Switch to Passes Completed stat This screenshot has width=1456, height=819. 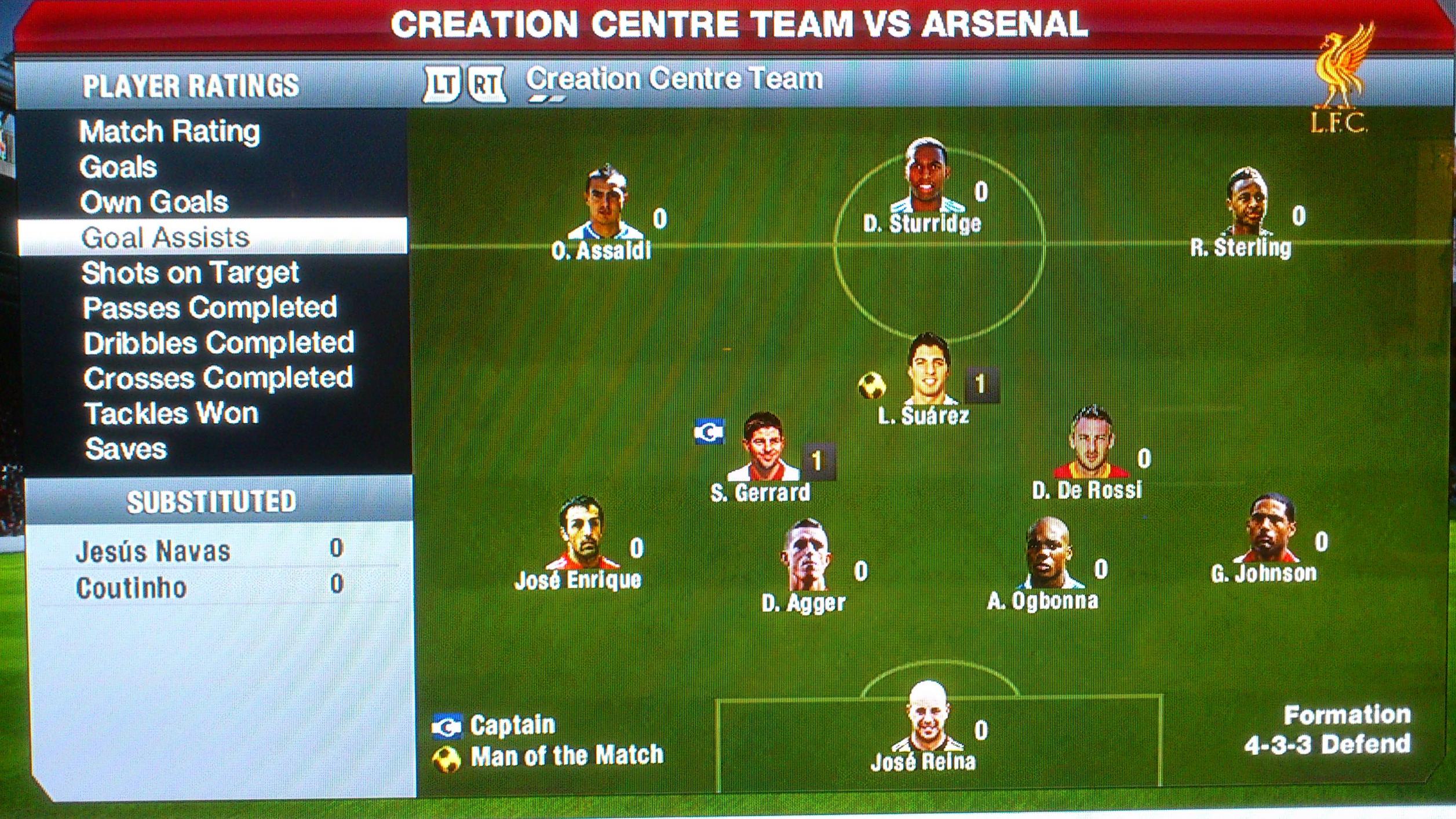[210, 308]
